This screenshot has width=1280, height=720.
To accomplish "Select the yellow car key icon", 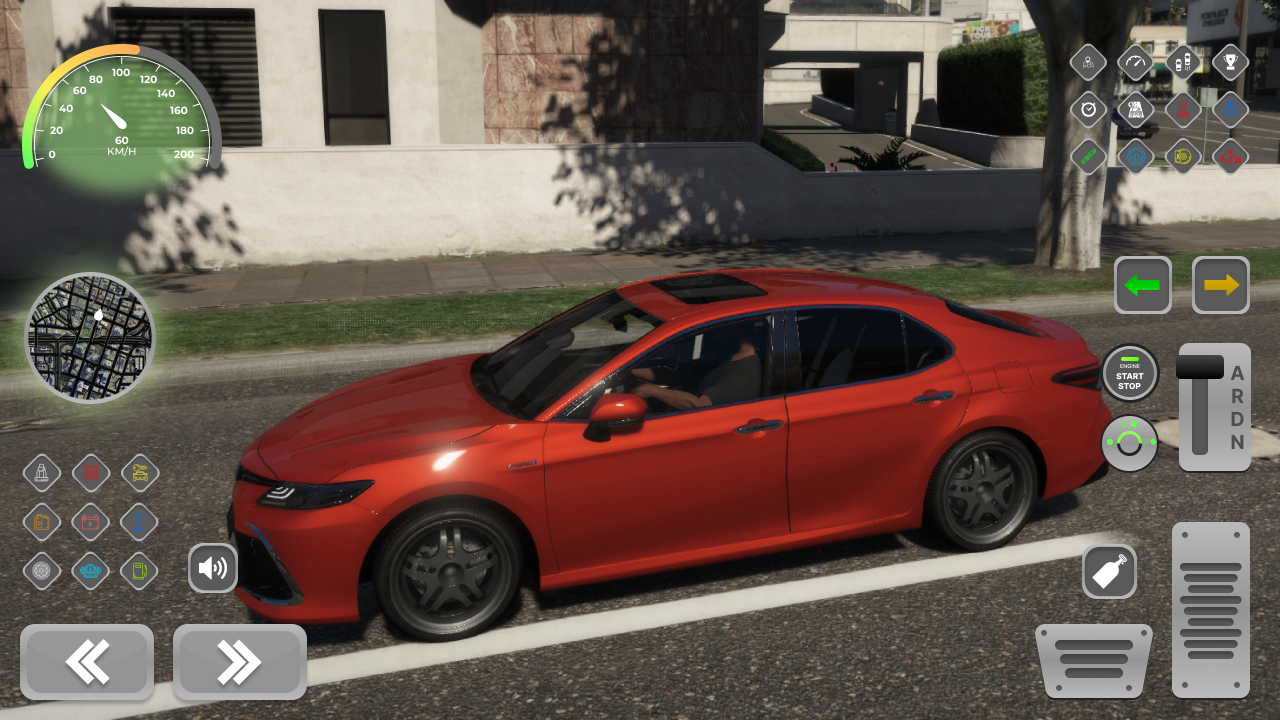I will 138,472.
